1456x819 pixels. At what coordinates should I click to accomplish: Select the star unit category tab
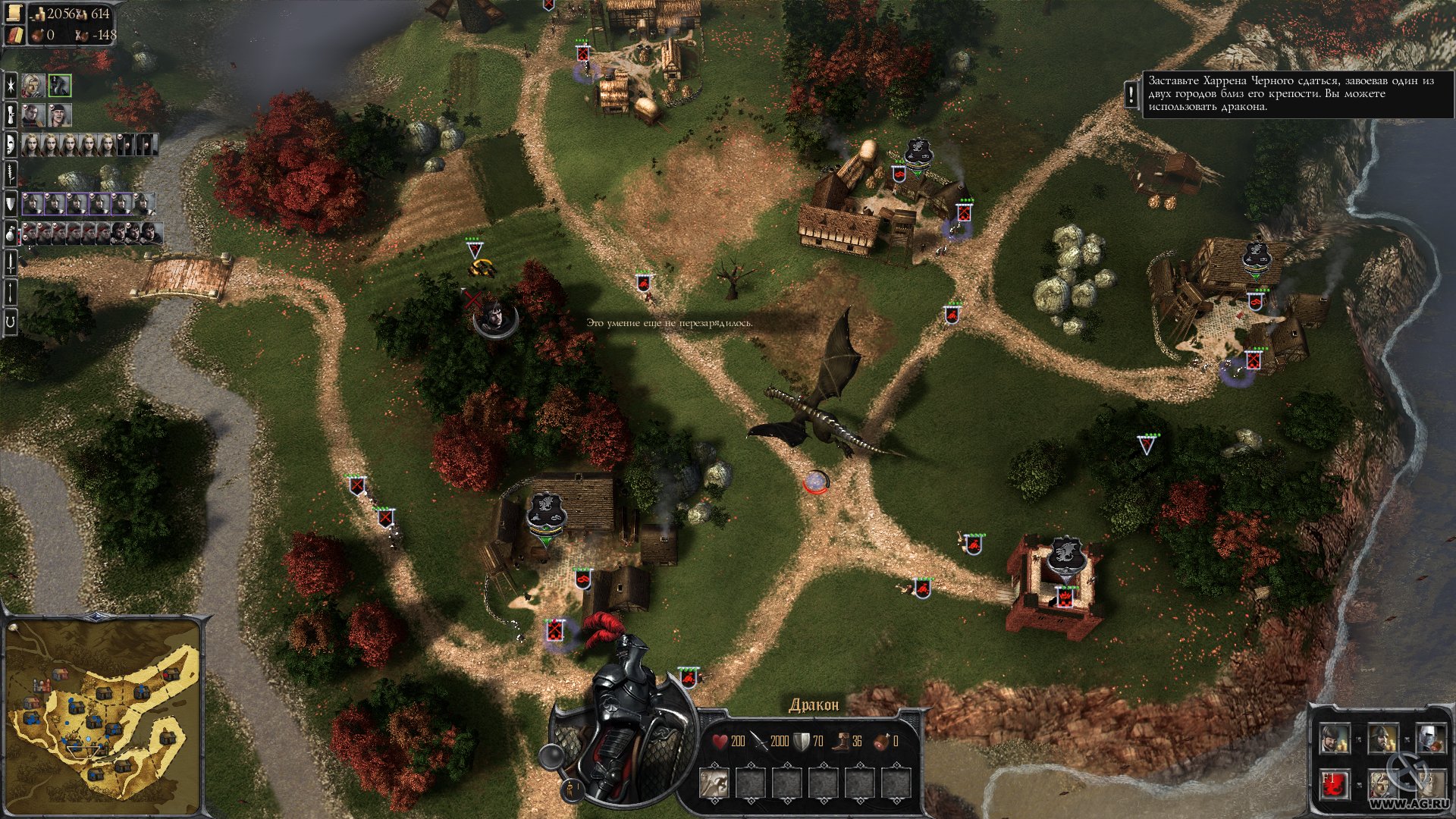point(11,85)
